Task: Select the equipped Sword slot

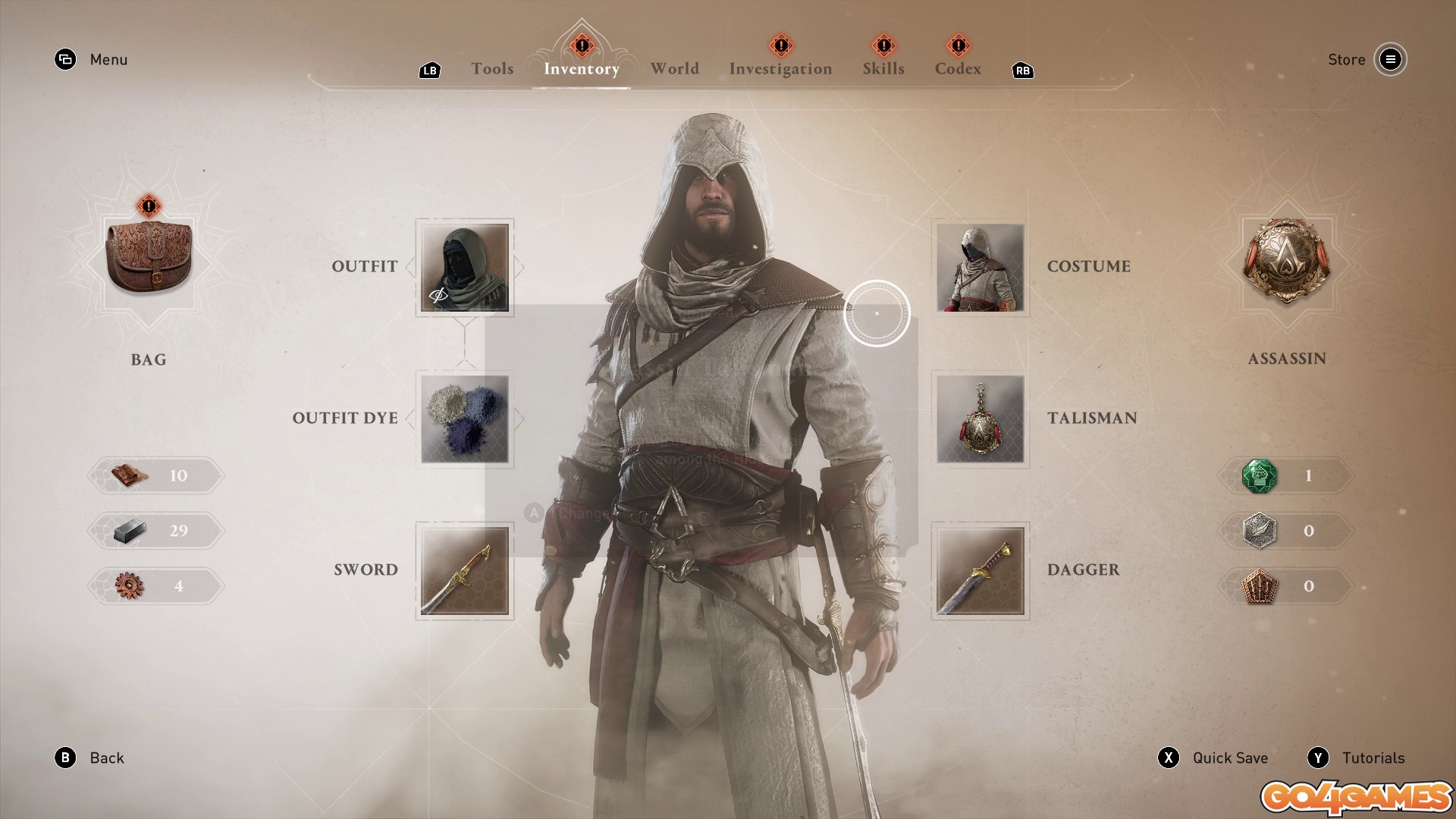Action: 465,570
